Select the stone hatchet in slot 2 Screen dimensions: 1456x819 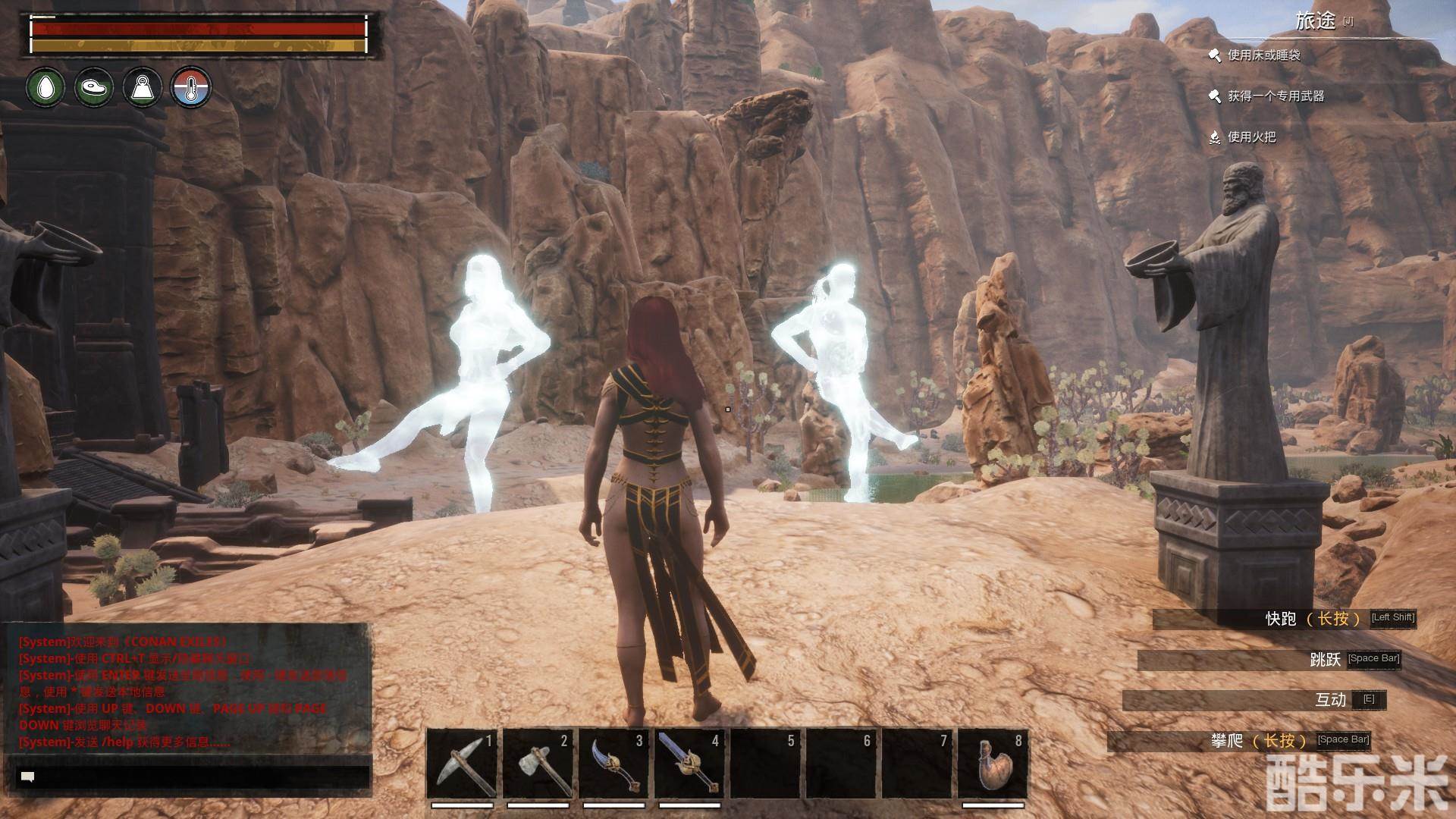(538, 764)
